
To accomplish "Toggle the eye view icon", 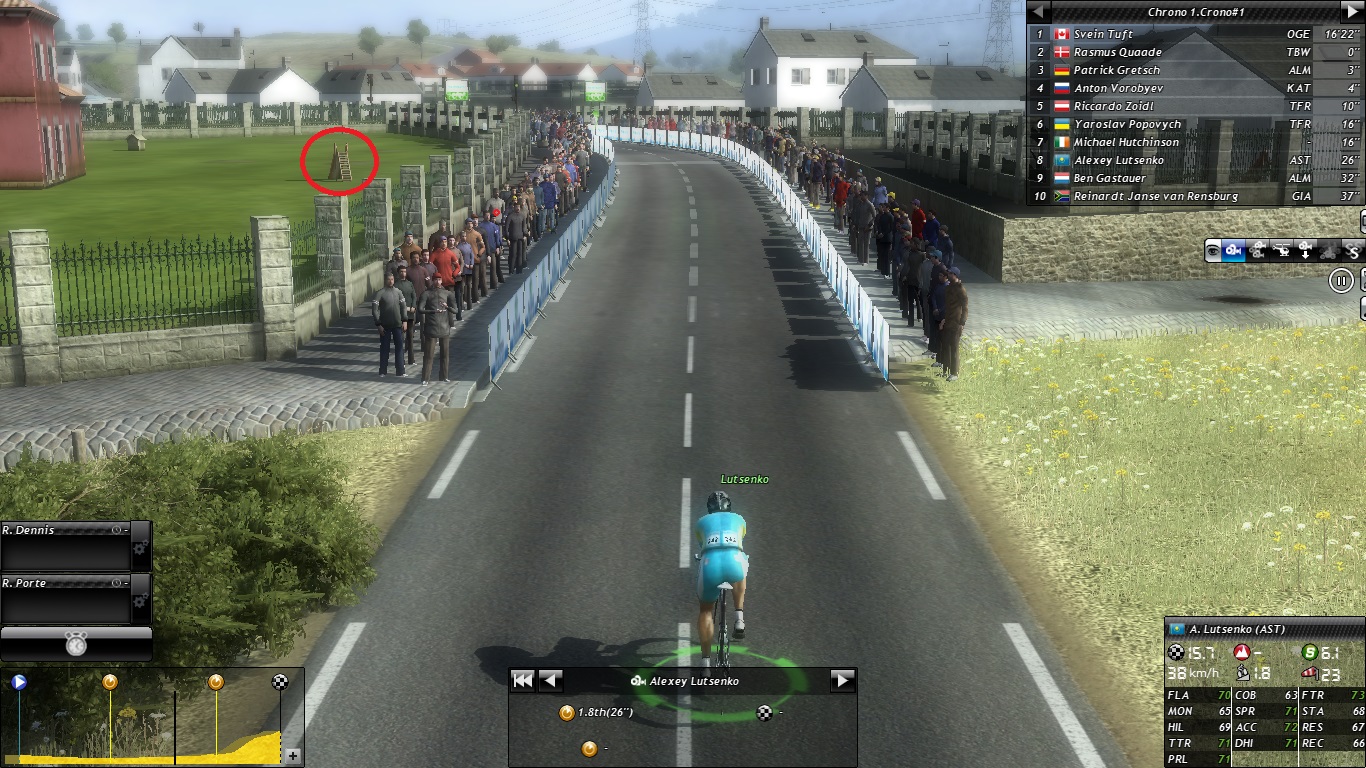I will [1213, 251].
